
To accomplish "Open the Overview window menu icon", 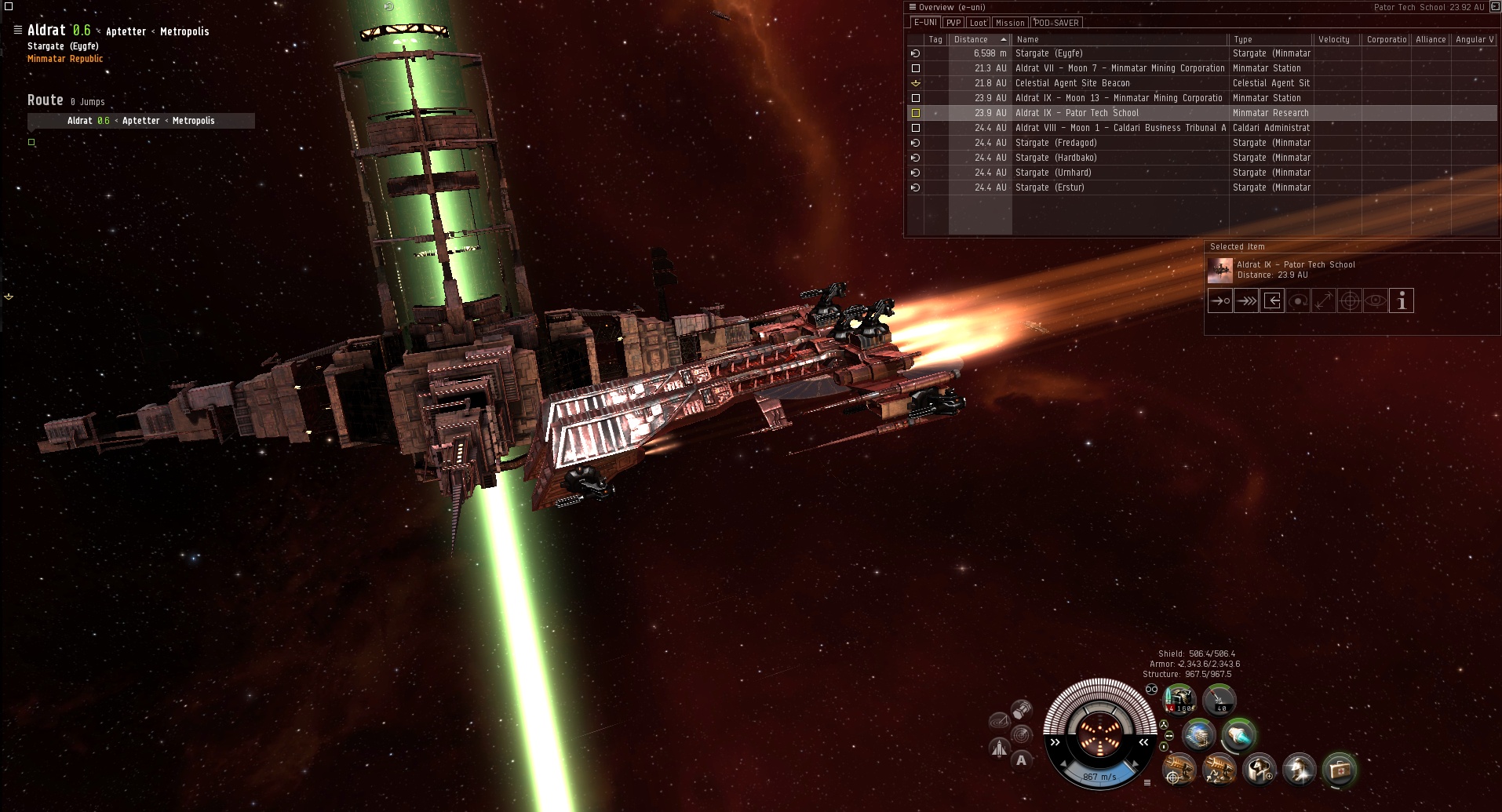I will tap(913, 7).
